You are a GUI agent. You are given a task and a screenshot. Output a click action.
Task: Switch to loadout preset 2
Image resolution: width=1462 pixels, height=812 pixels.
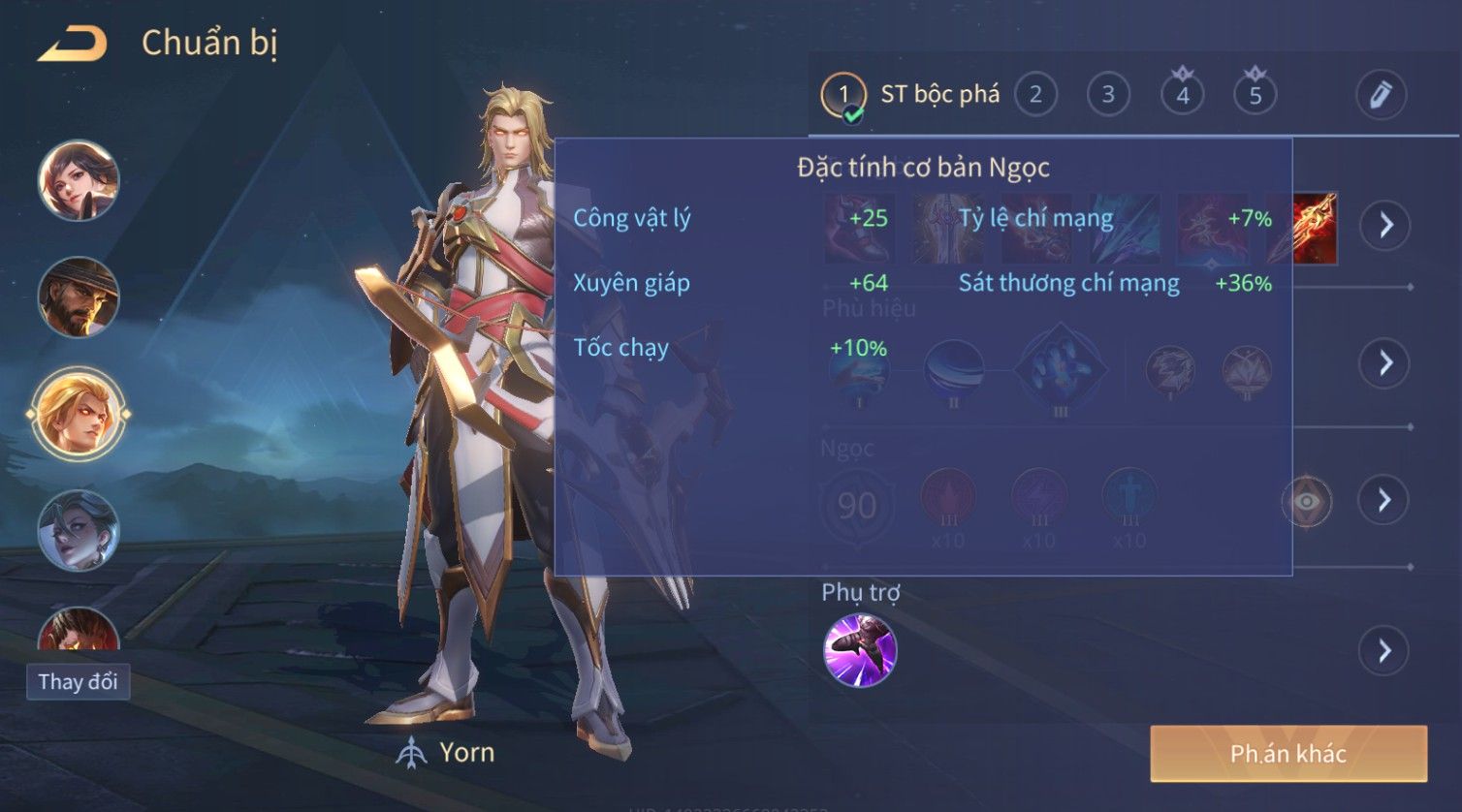[1035, 95]
